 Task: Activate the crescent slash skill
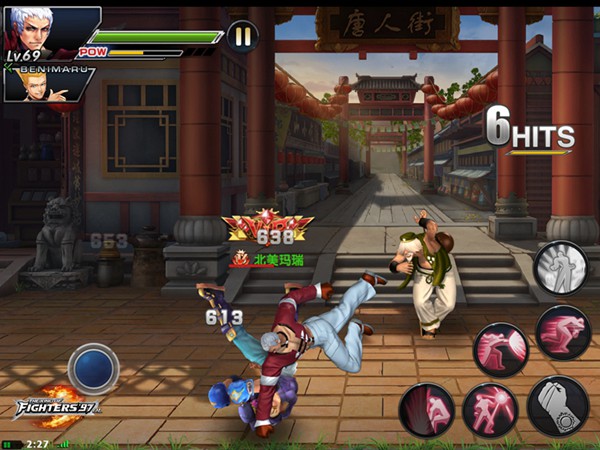tap(501, 348)
